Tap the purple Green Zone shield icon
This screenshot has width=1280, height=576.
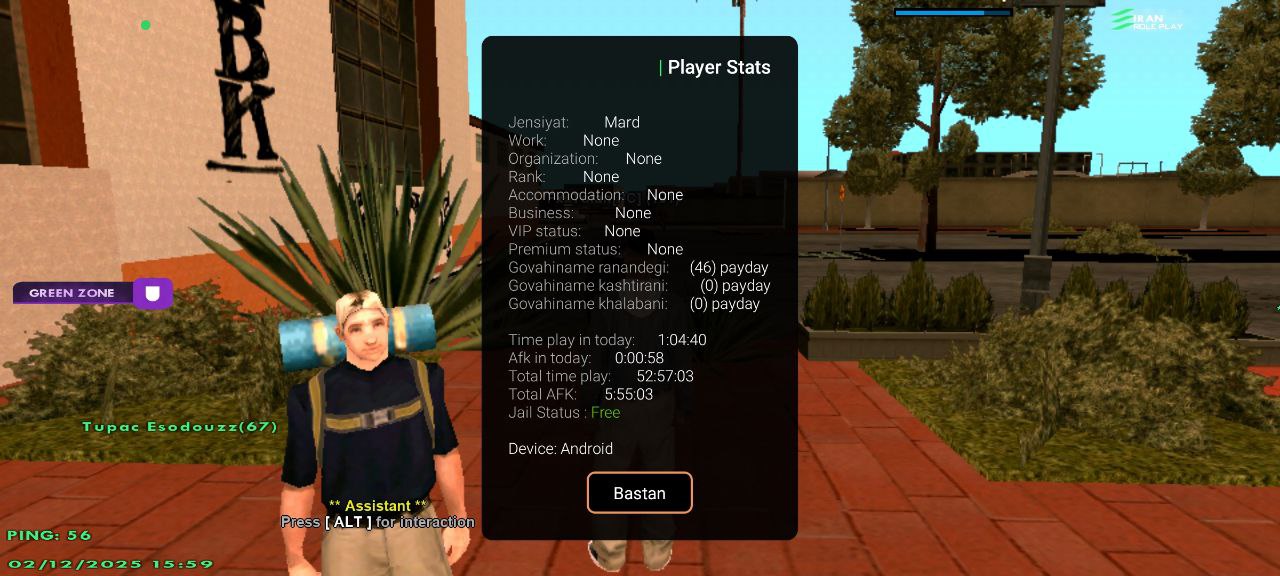click(153, 293)
